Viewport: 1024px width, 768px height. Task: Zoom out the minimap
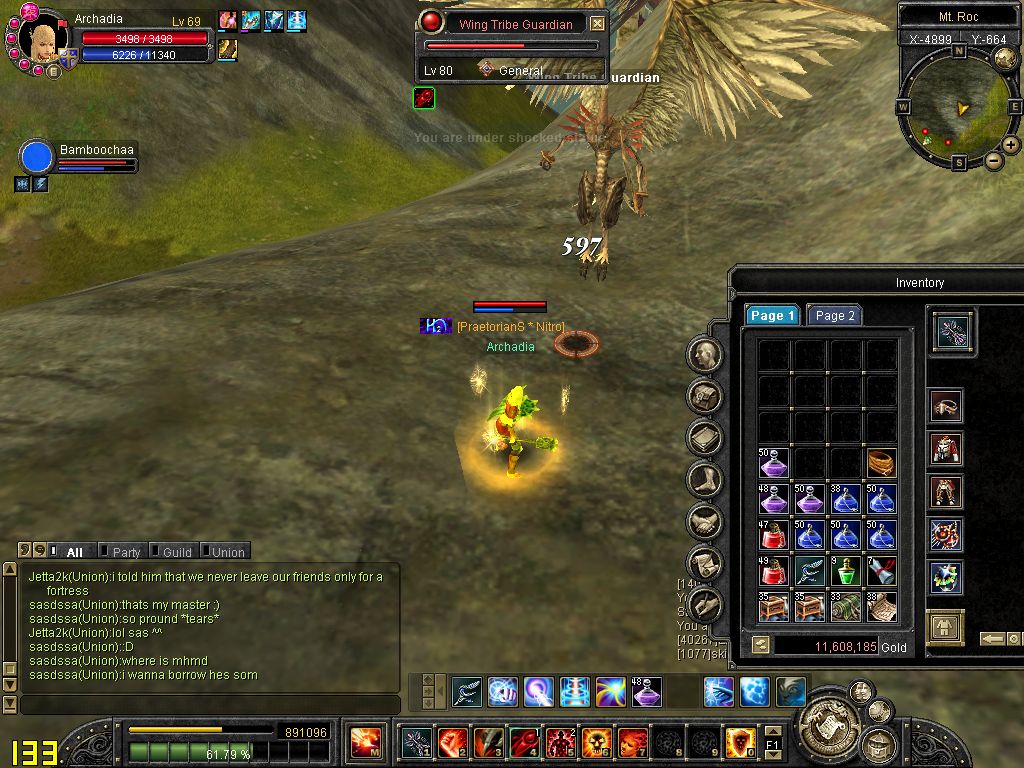tap(993, 160)
